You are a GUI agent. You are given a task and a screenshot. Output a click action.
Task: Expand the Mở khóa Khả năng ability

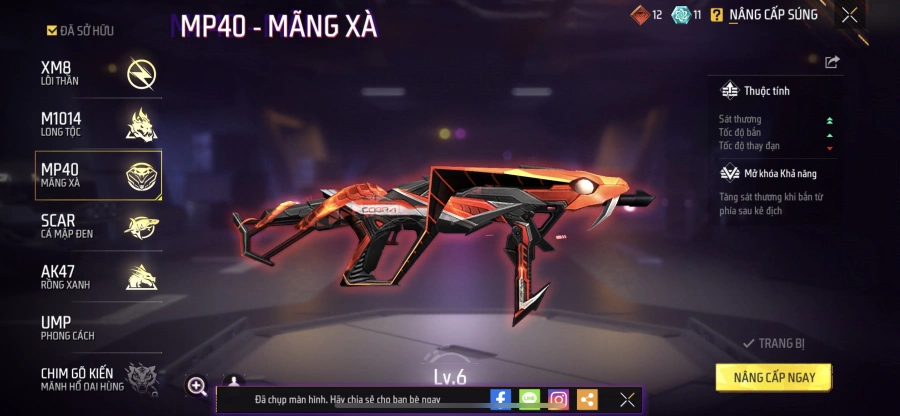coord(767,173)
